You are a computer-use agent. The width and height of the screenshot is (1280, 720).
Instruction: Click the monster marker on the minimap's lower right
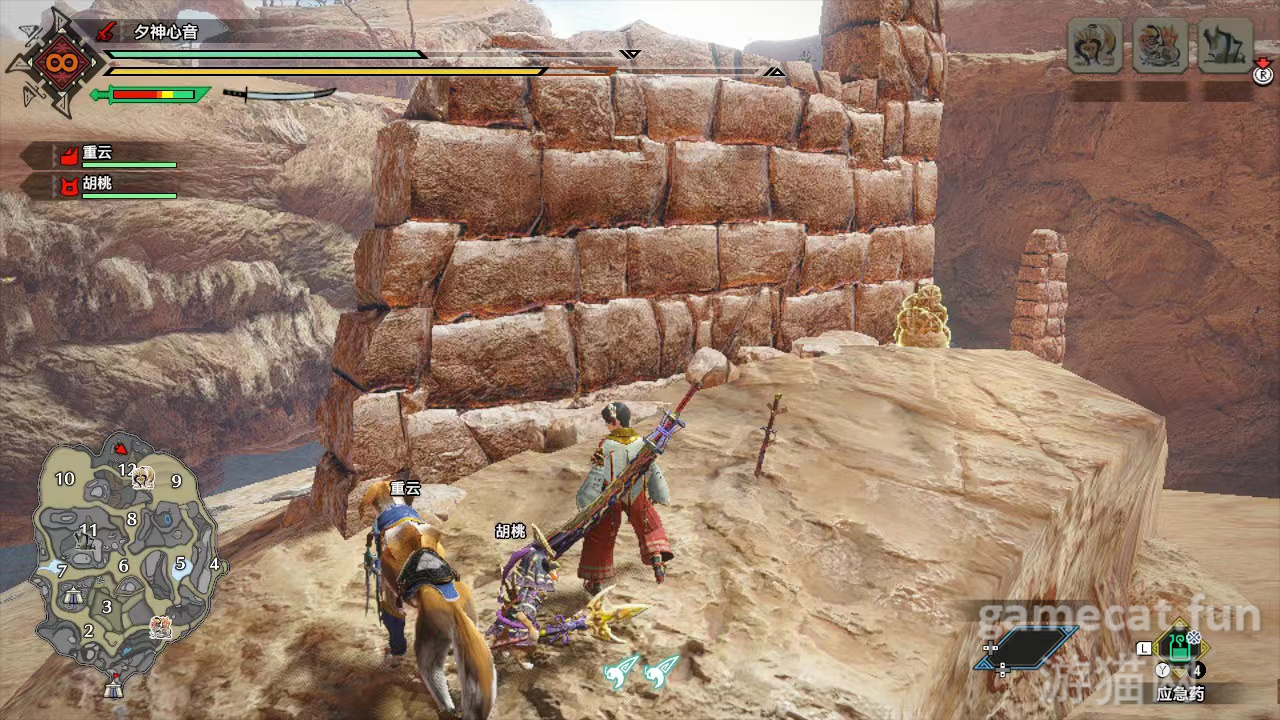(x=159, y=627)
